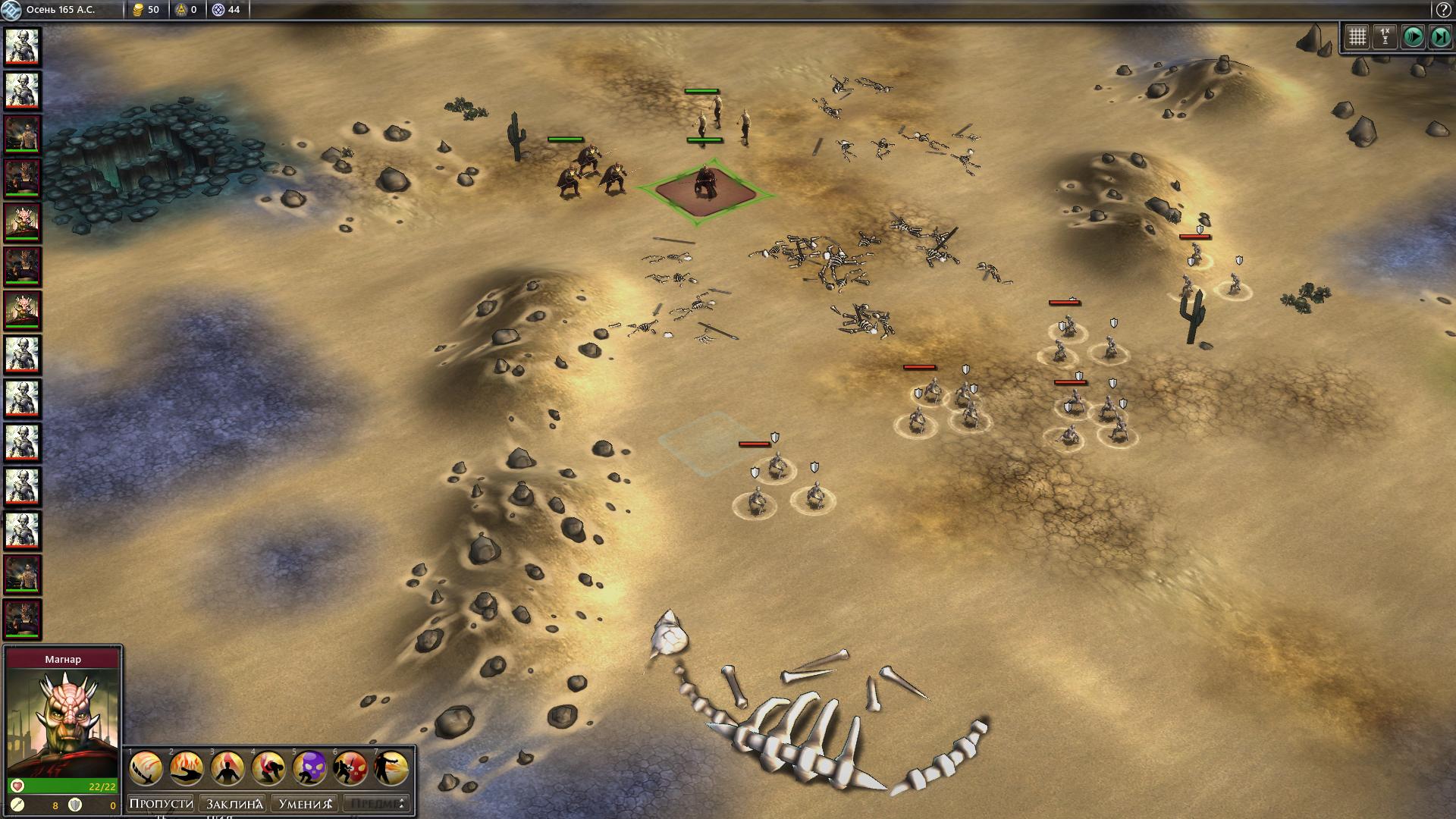The height and width of the screenshot is (819, 1456).
Task: Activate the sword slash ability in slot 1
Action: [146, 769]
